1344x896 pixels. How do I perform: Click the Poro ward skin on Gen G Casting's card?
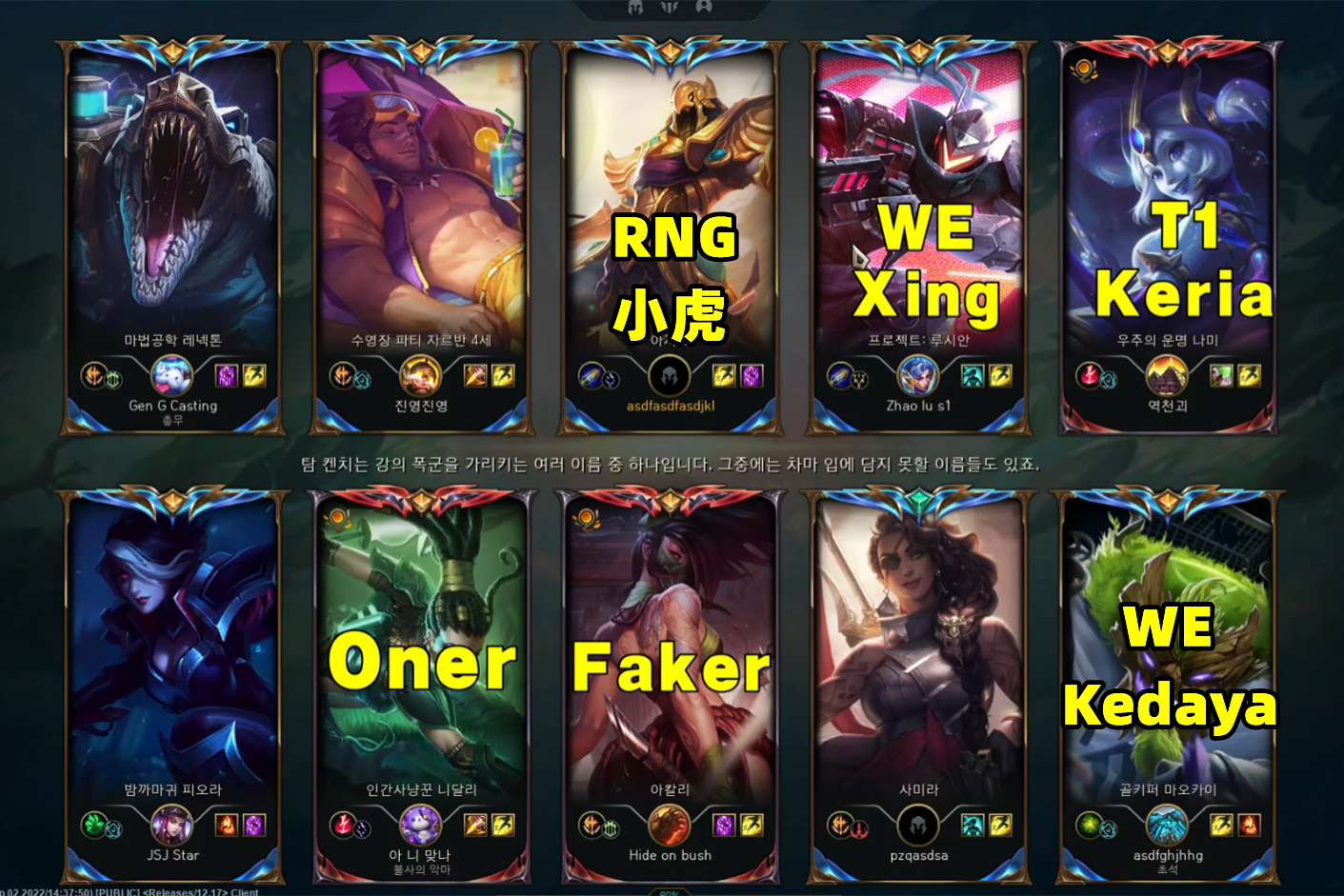coord(170,374)
